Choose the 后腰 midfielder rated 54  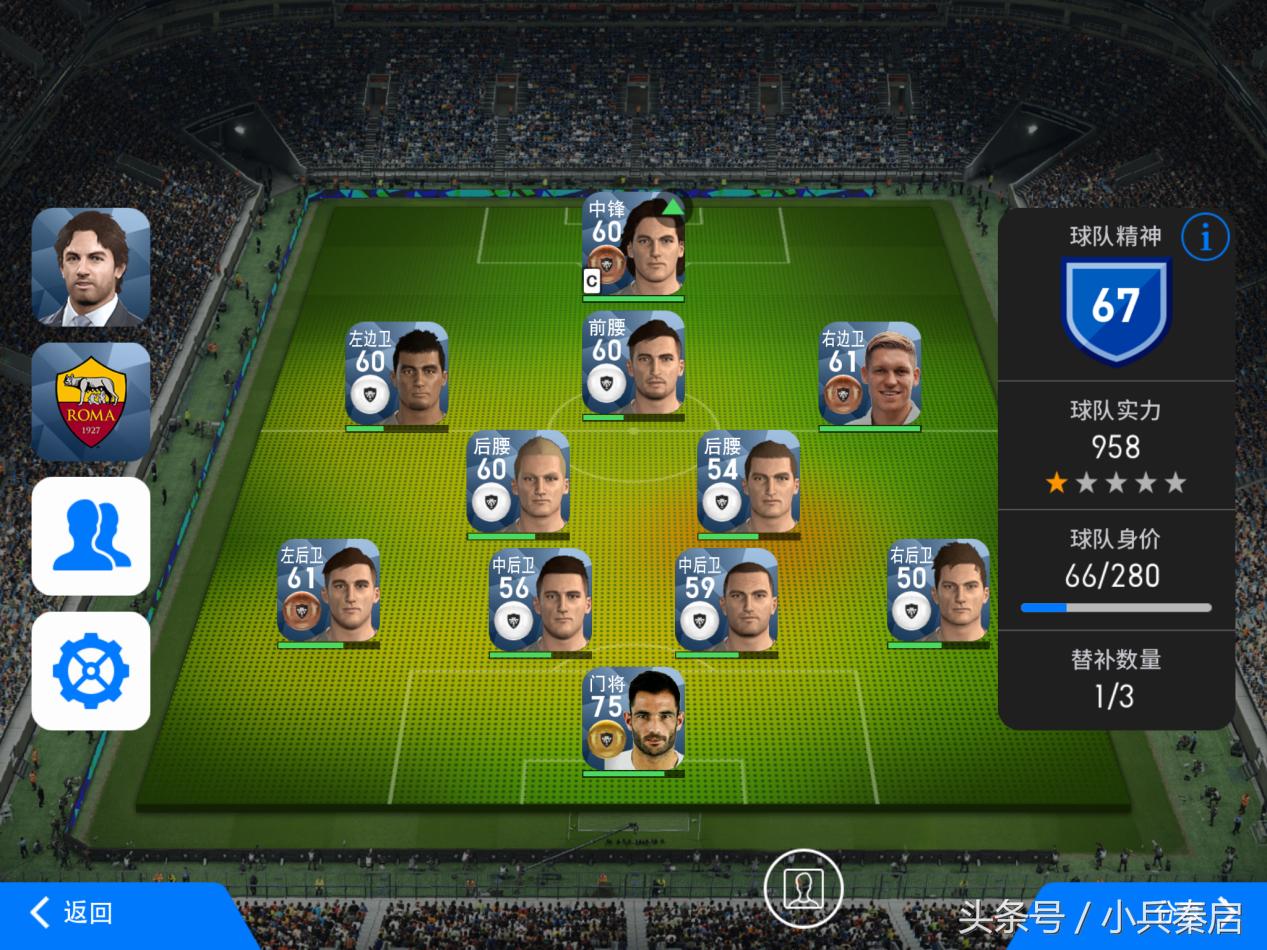tap(749, 484)
